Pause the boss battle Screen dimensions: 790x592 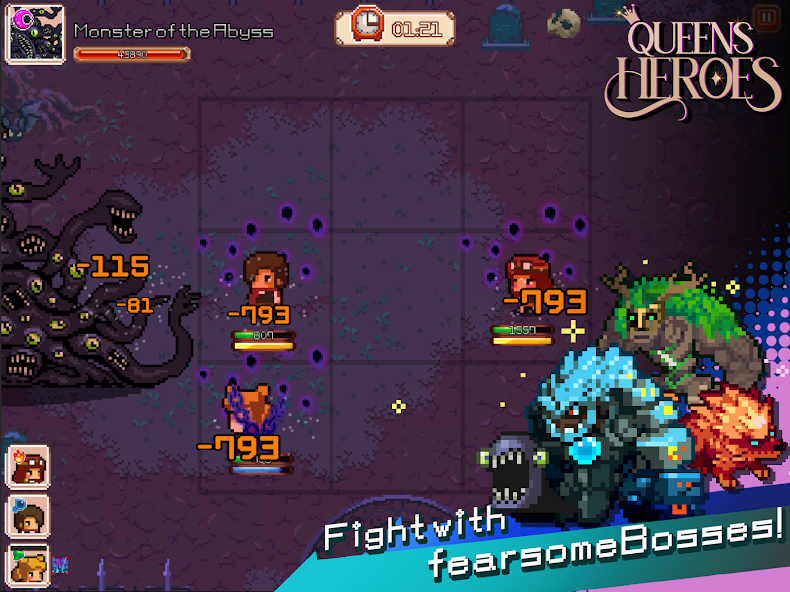click(766, 16)
